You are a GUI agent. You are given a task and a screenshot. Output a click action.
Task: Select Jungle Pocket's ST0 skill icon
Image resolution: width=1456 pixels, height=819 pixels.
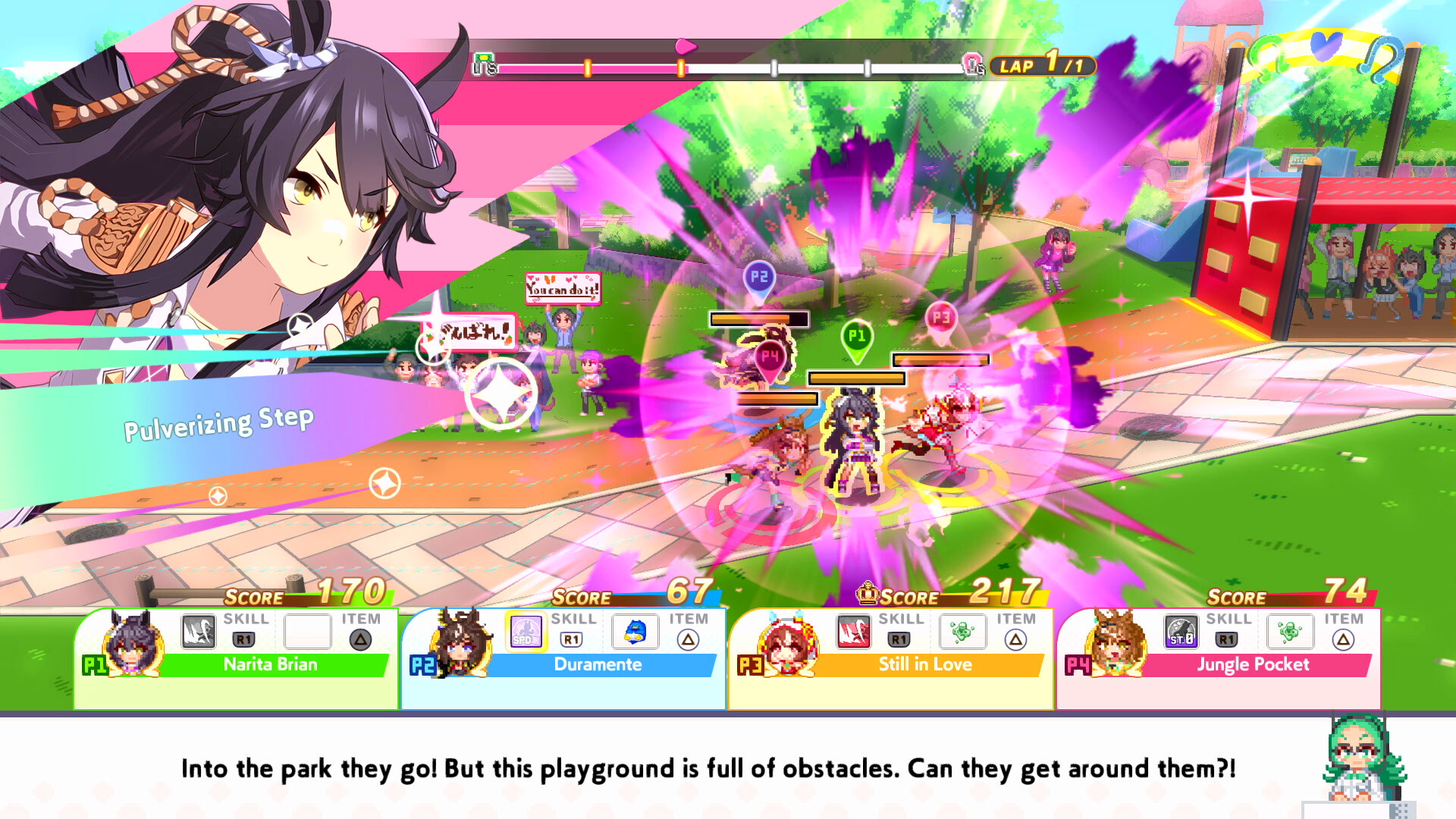click(1181, 632)
